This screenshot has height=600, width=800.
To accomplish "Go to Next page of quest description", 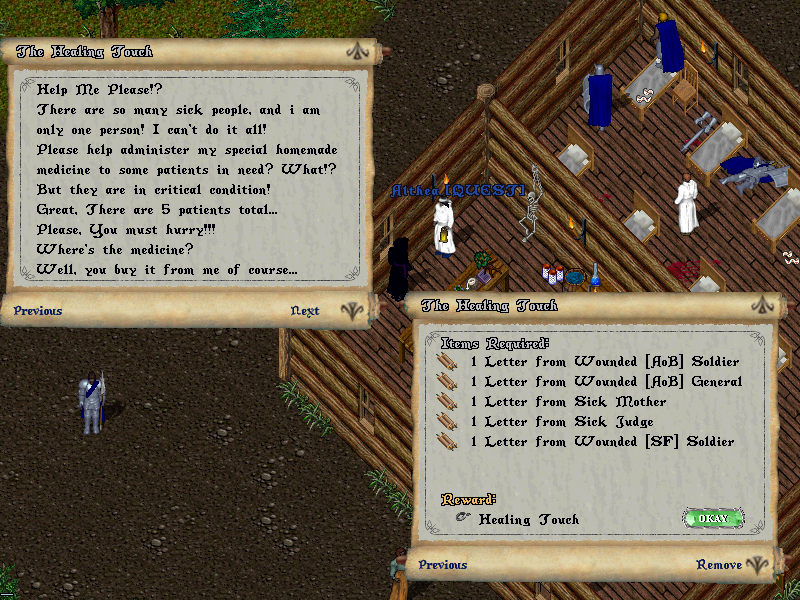I will (305, 311).
